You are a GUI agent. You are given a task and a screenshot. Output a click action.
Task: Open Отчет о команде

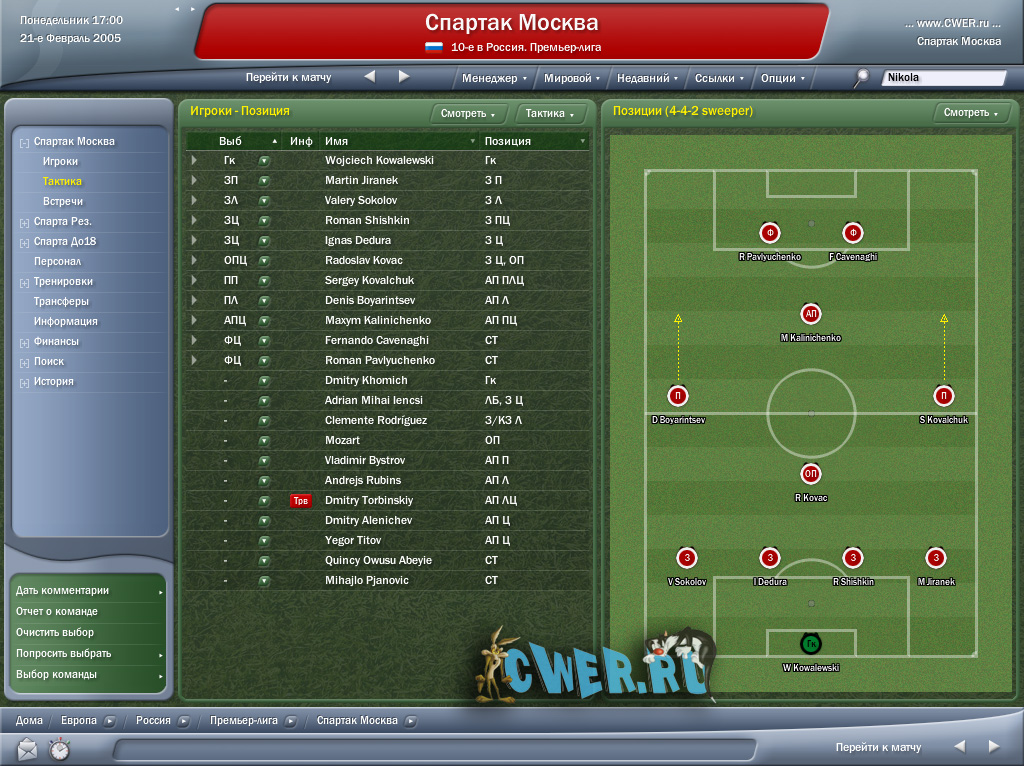coord(57,611)
